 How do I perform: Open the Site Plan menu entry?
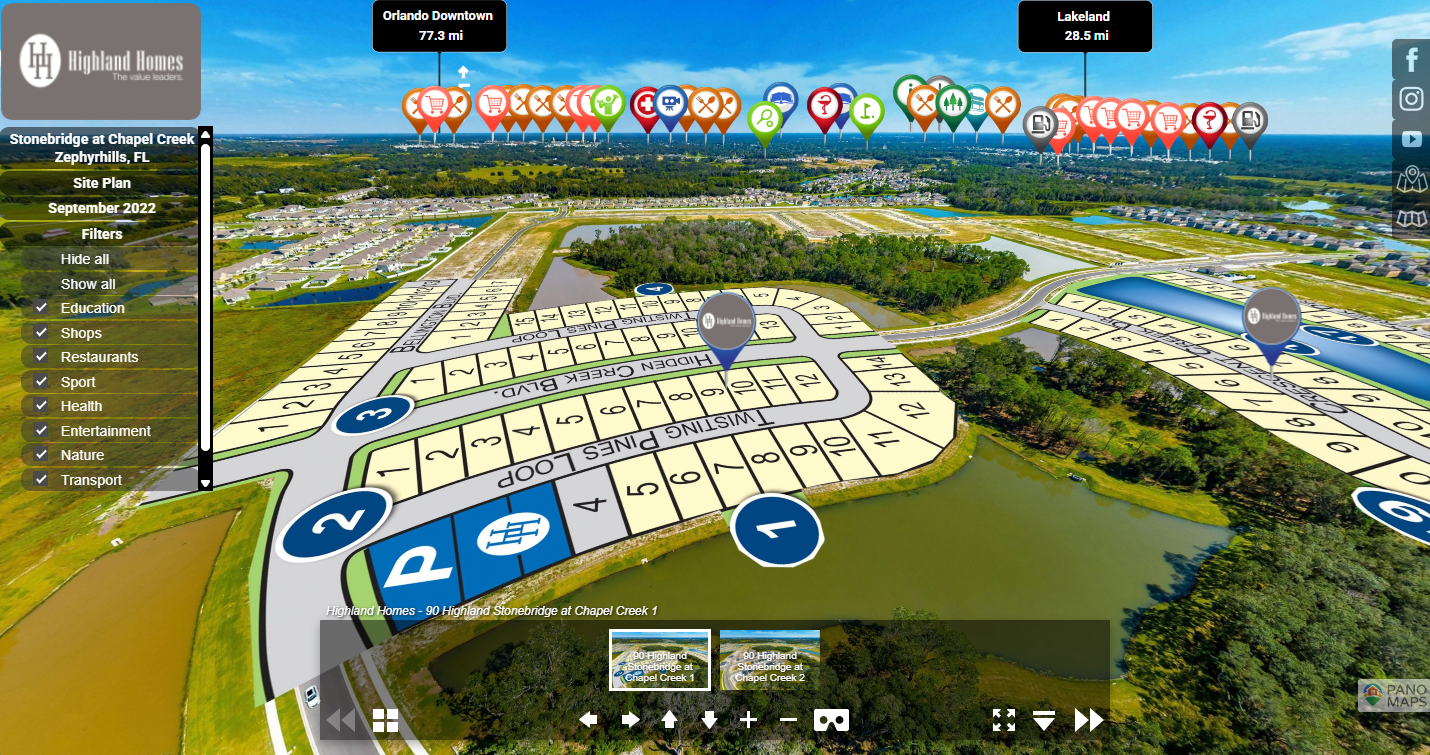point(101,183)
